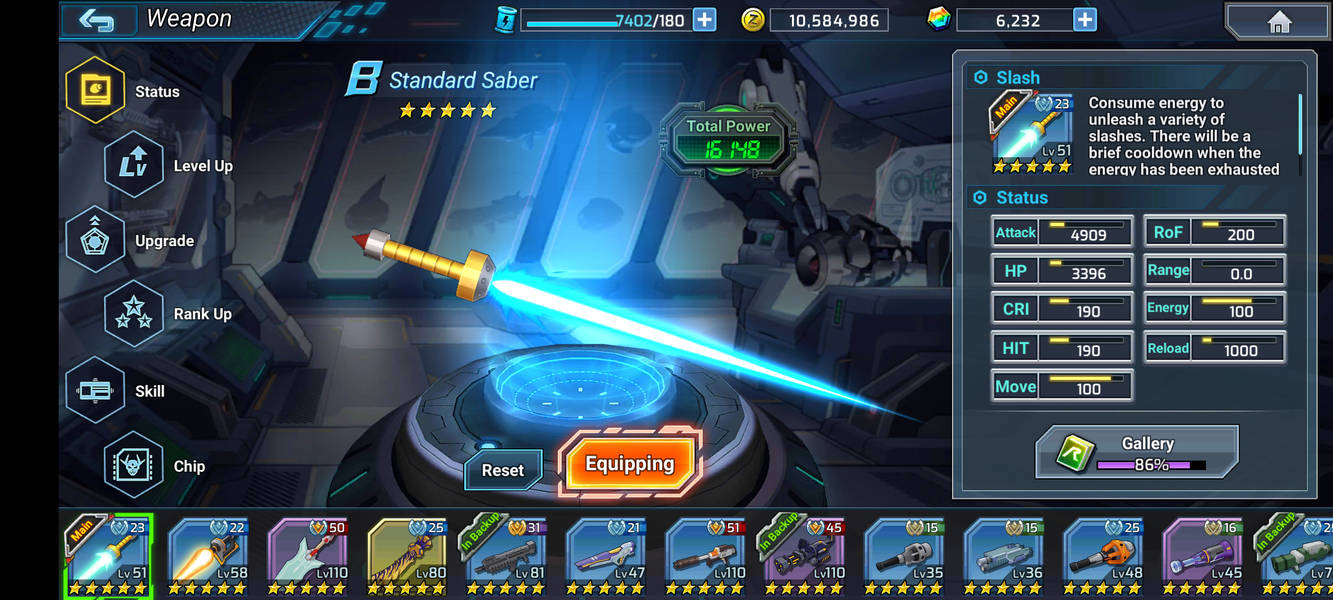The width and height of the screenshot is (1333, 600).
Task: Choose the Lv 35 weapon slot
Action: pyautogui.click(x=904, y=557)
